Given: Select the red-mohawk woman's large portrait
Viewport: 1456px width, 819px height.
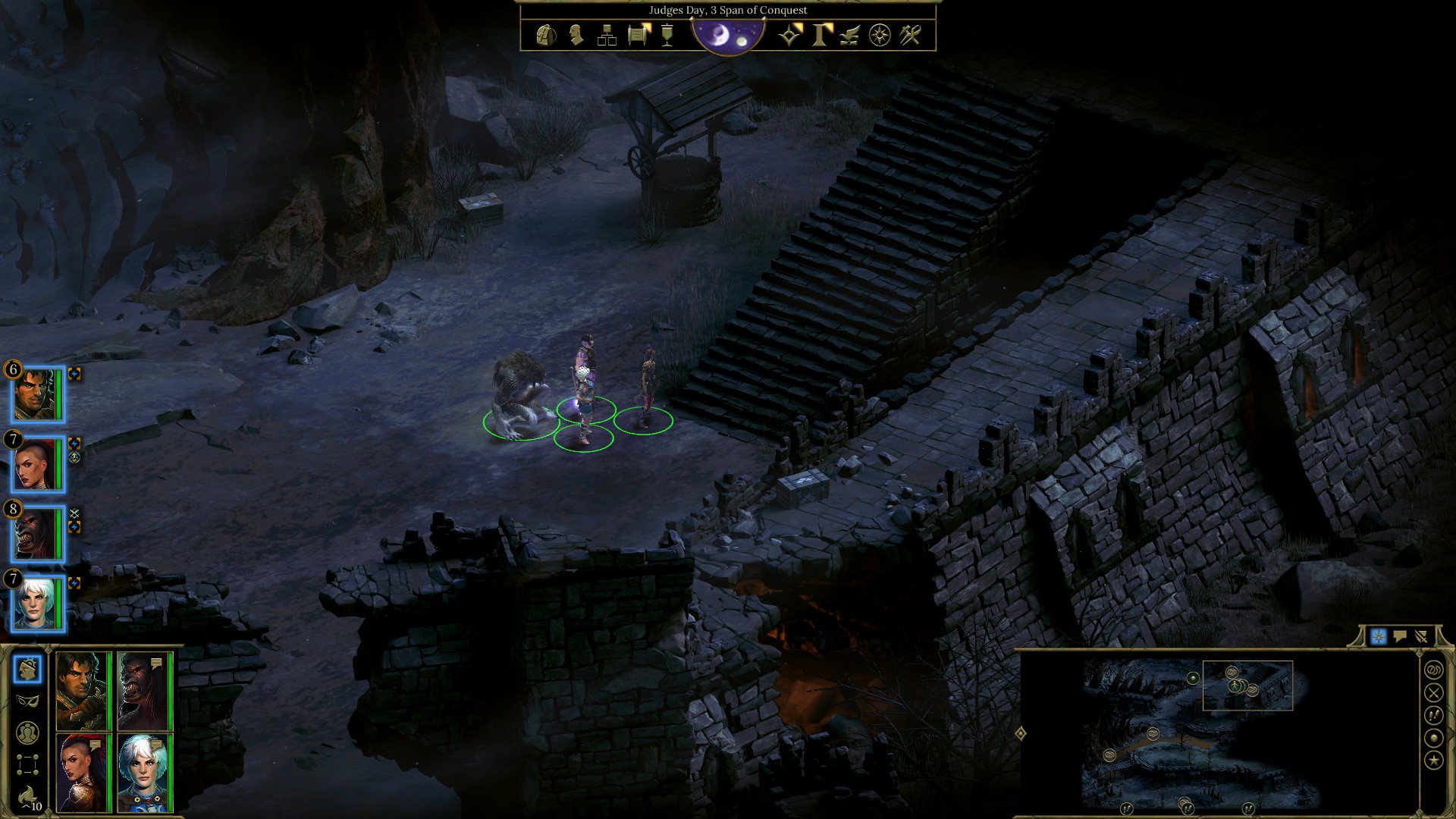Looking at the screenshot, I should click(x=81, y=773).
